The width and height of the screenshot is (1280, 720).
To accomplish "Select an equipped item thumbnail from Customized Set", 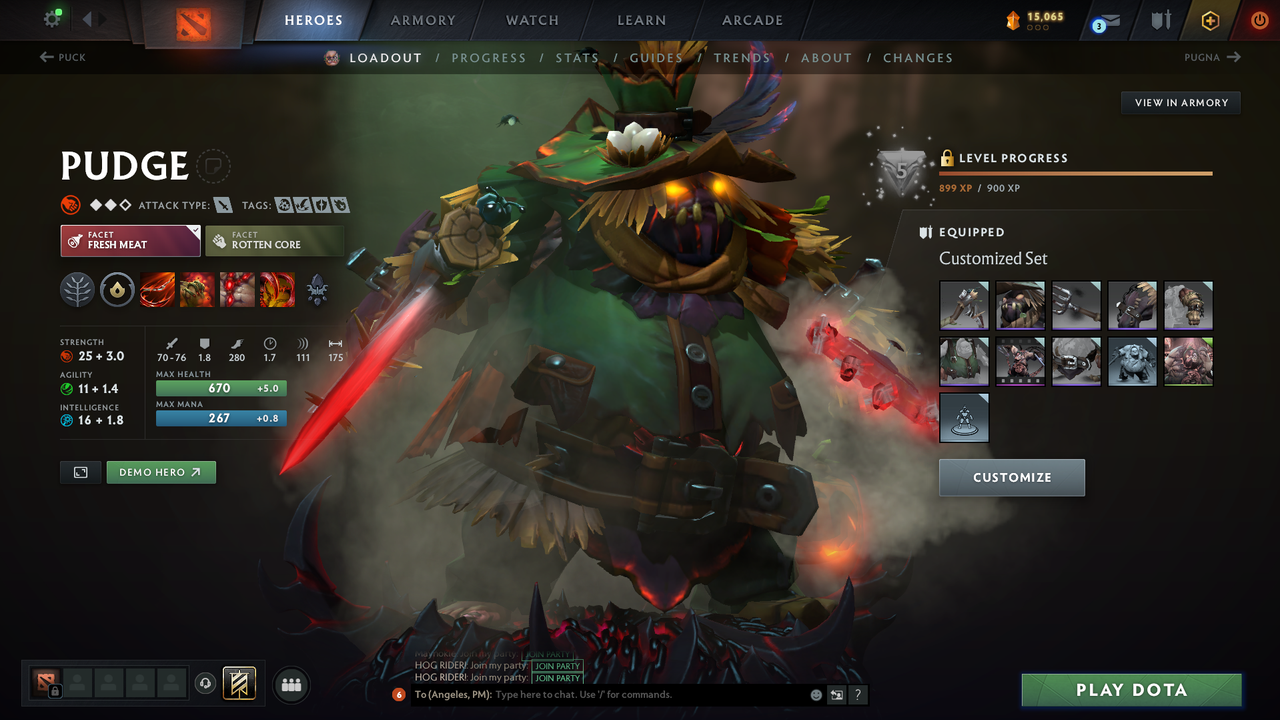I will 963,305.
